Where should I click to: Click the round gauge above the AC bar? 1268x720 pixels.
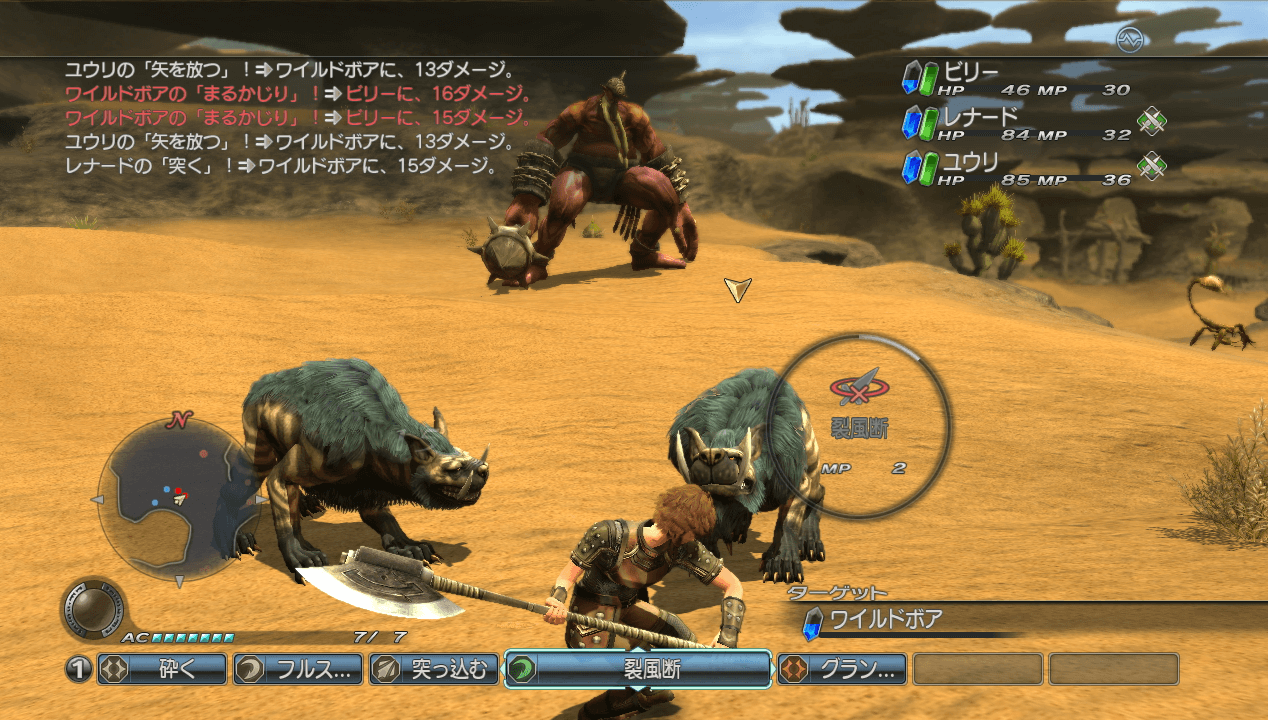[x=92, y=607]
